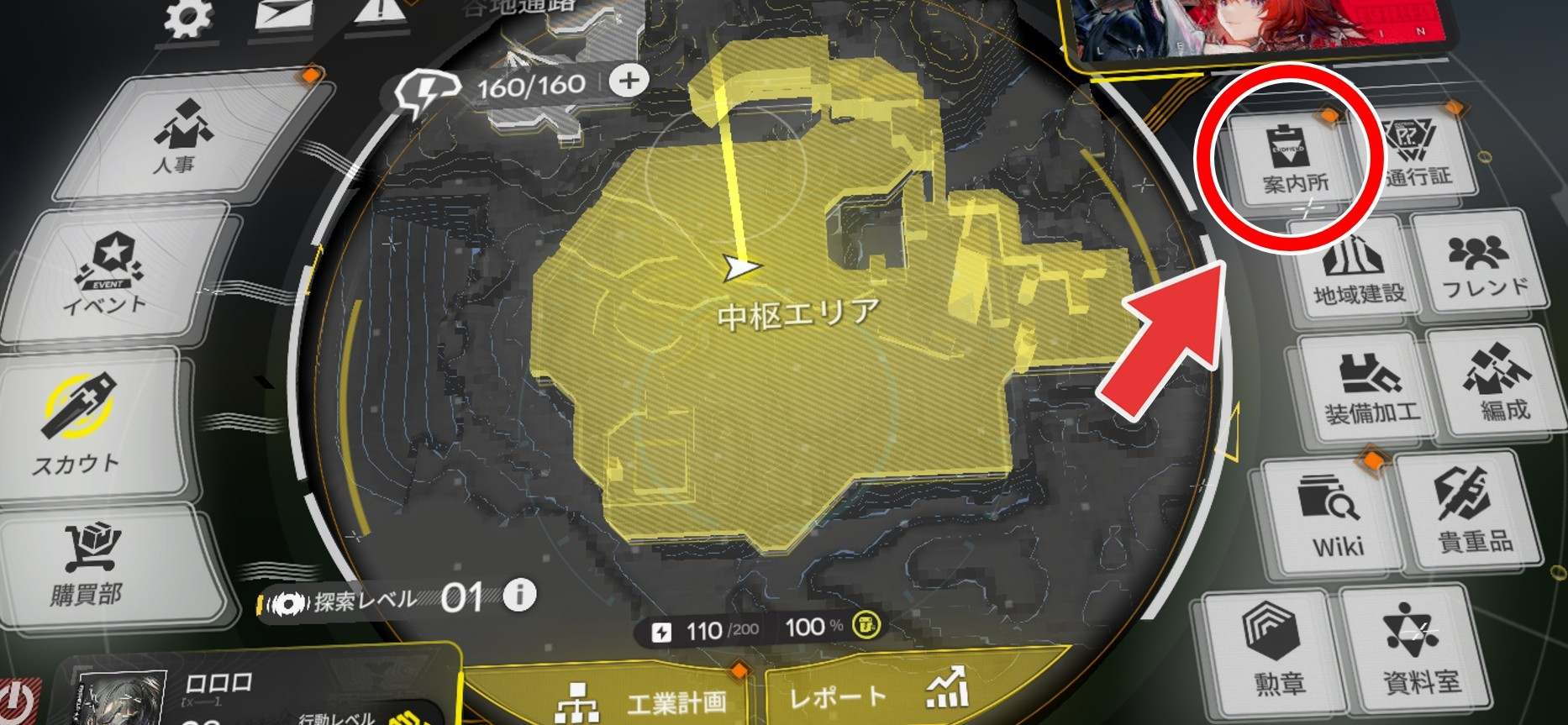This screenshot has height=725, width=1568.
Task: Open 装備加工 equipment crafting
Action: (1371, 386)
